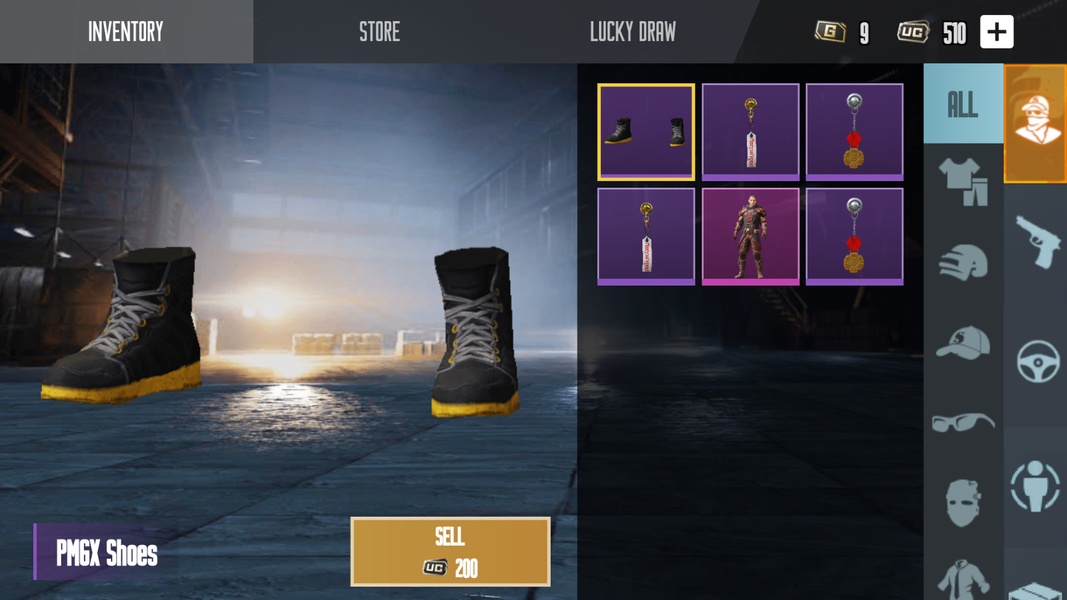Choose the face mask category

963,500
